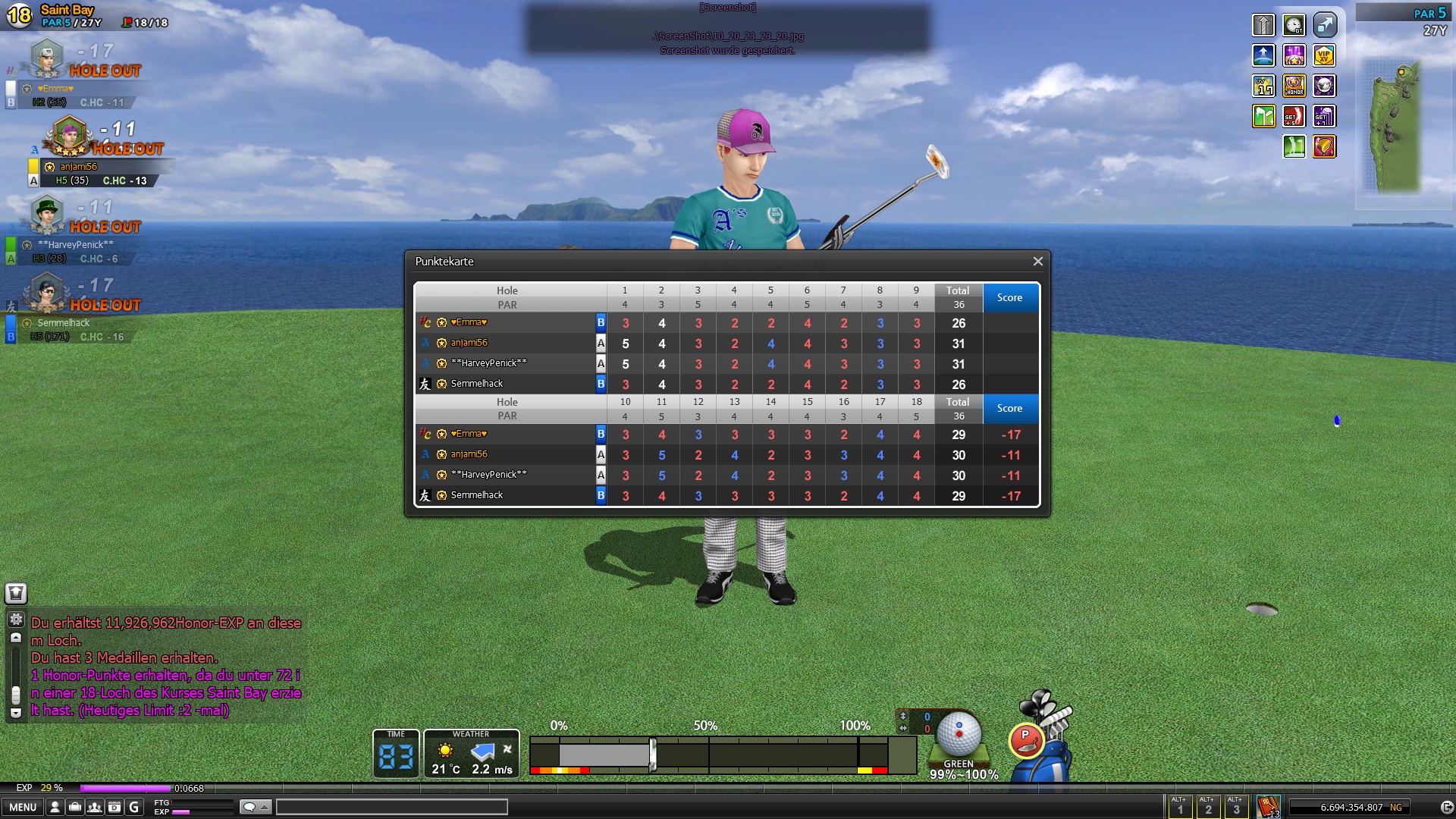Select the VIP XV buff icon
This screenshot has height=819, width=1456.
[1324, 55]
